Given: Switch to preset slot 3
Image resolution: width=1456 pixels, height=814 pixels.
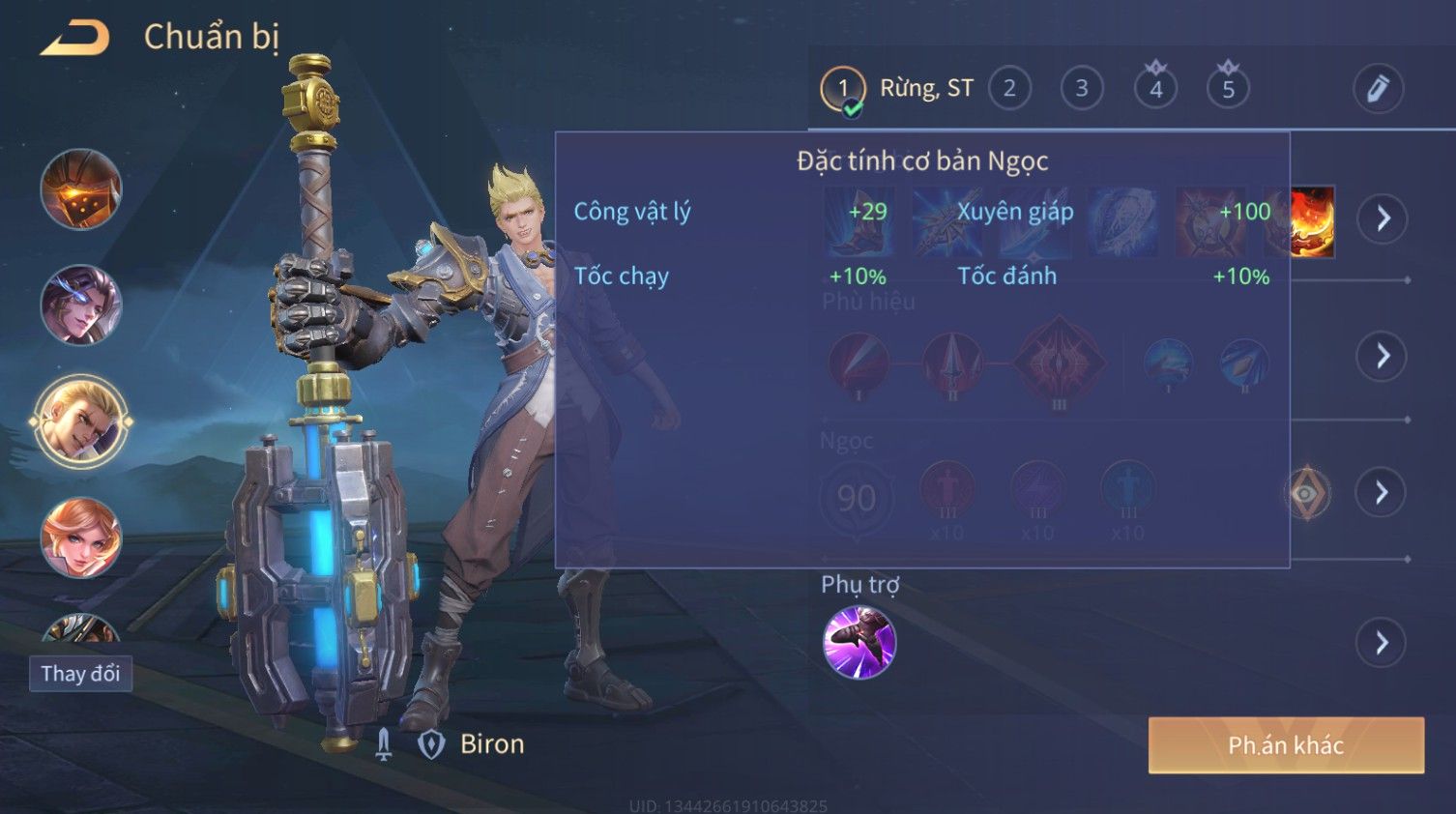Looking at the screenshot, I should (1082, 89).
